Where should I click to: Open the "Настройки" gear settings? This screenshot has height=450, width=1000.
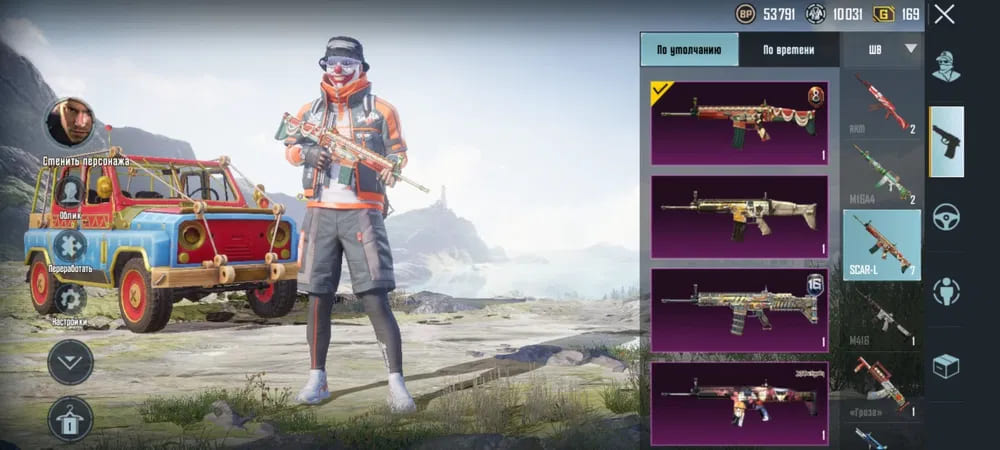(x=70, y=298)
